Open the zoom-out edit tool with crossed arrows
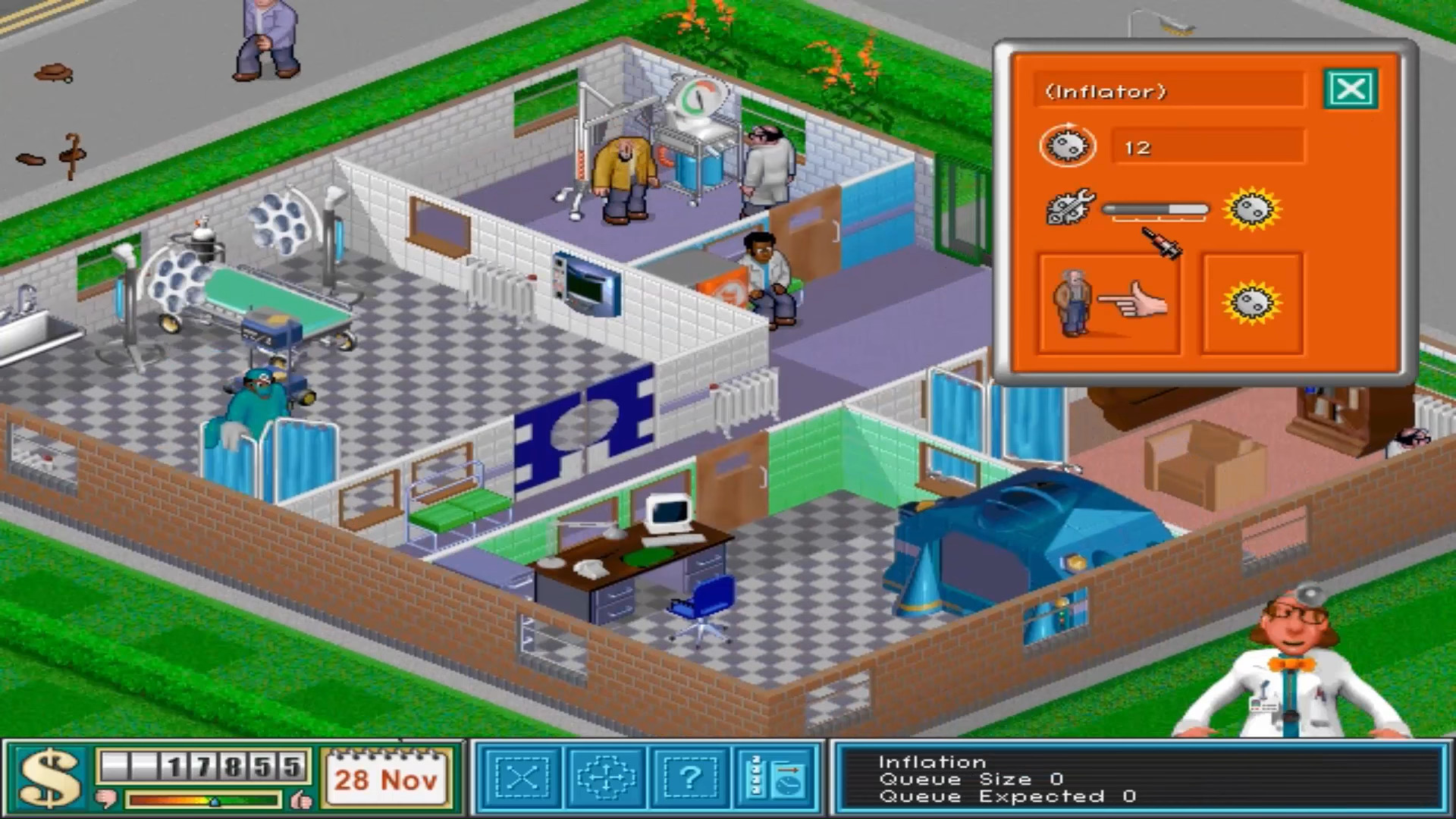 pyautogui.click(x=522, y=778)
